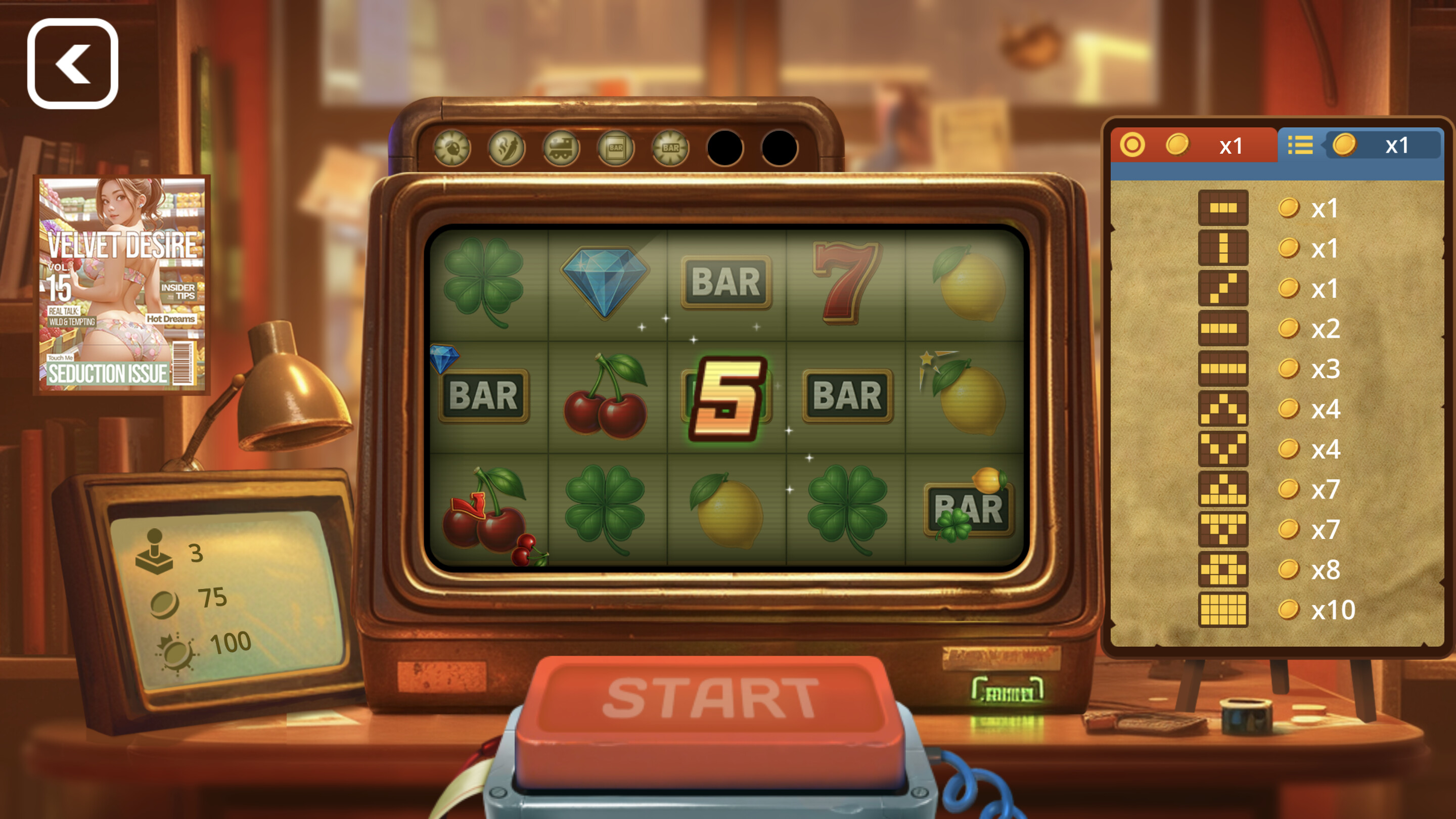
Task: Select the framed BAR card symbol icon
Action: click(x=616, y=149)
